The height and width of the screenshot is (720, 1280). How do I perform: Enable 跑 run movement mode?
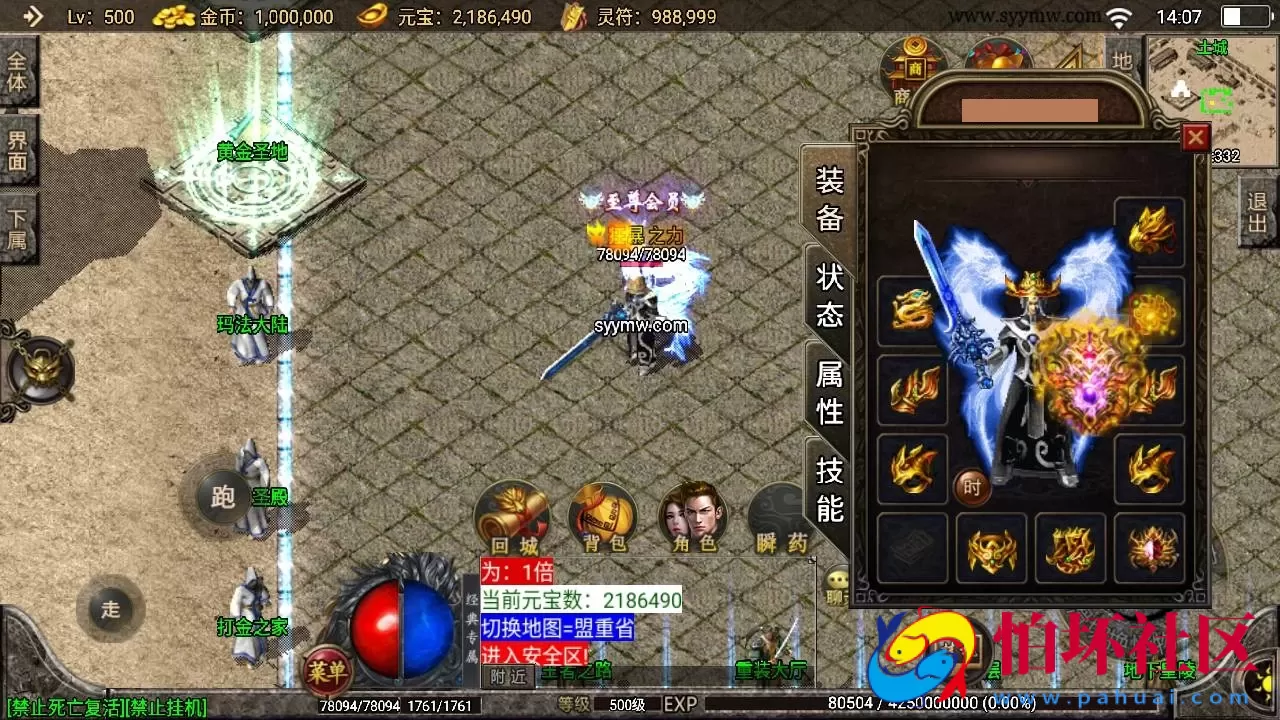pos(222,497)
